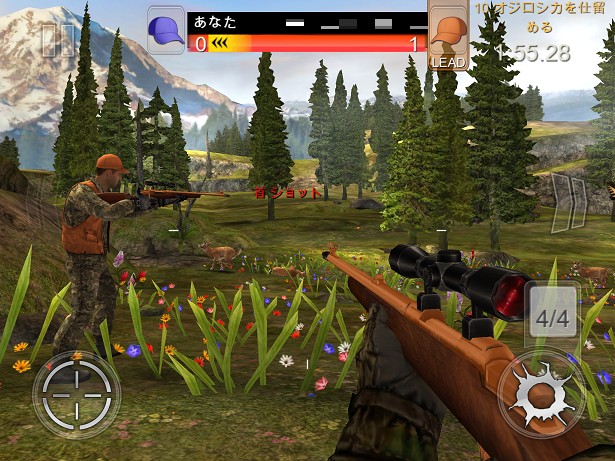Tap the orange cap LEAD opponent avatar
This screenshot has width=615, height=461.
448,36
